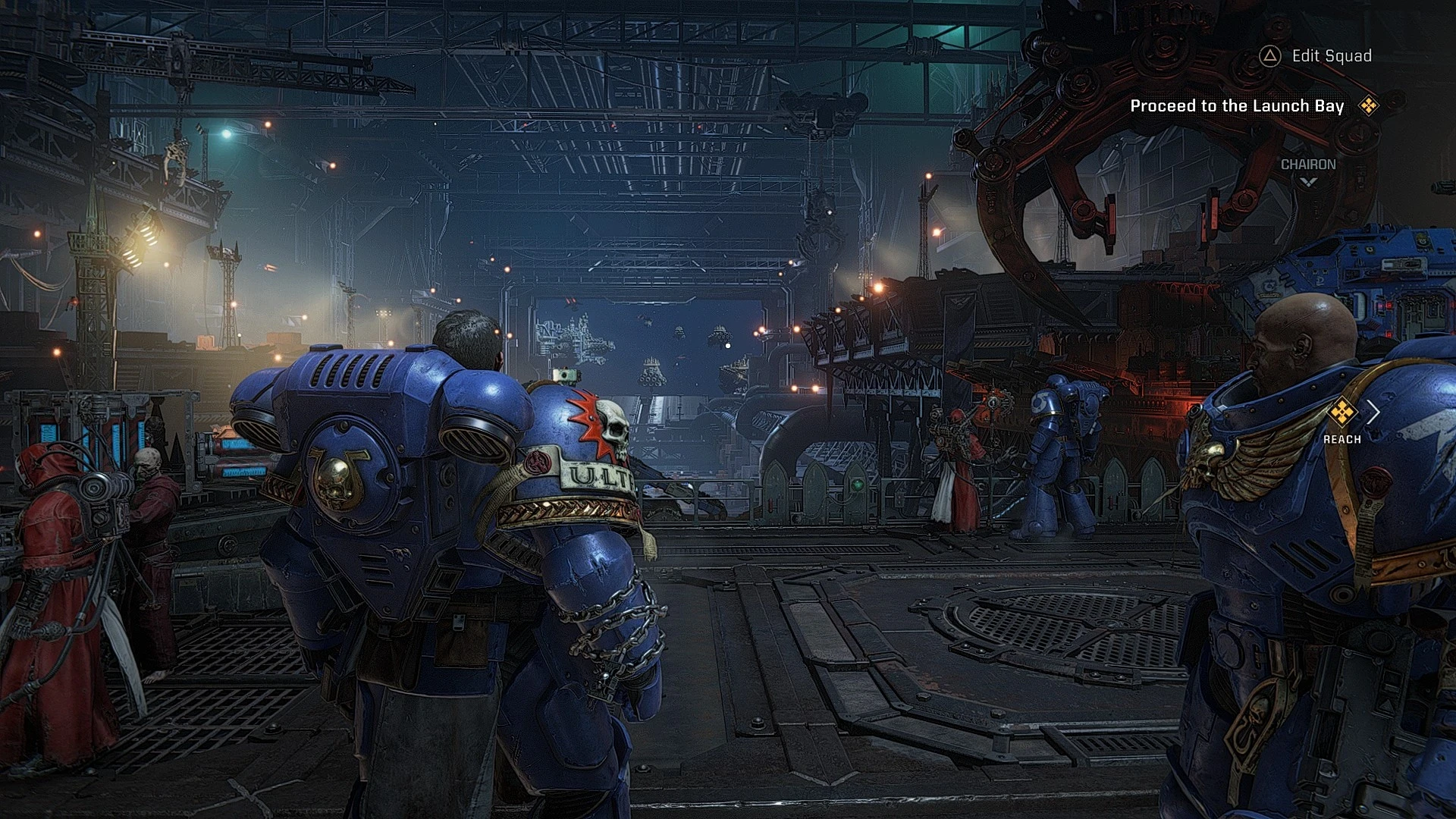This screenshot has width=1456, height=819.
Task: Select the Edit Squad option
Action: (1331, 55)
